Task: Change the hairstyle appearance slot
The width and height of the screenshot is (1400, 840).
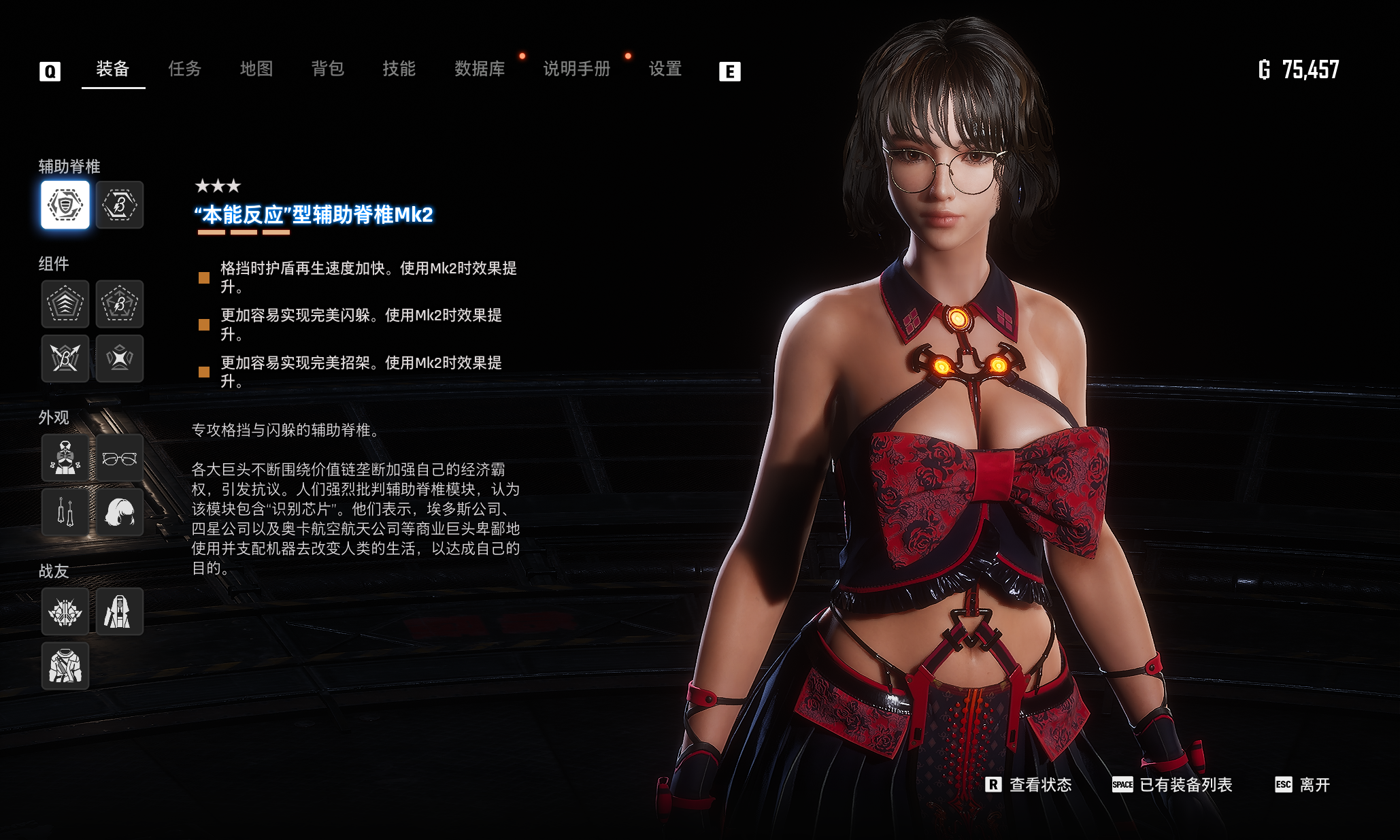Action: (120, 512)
